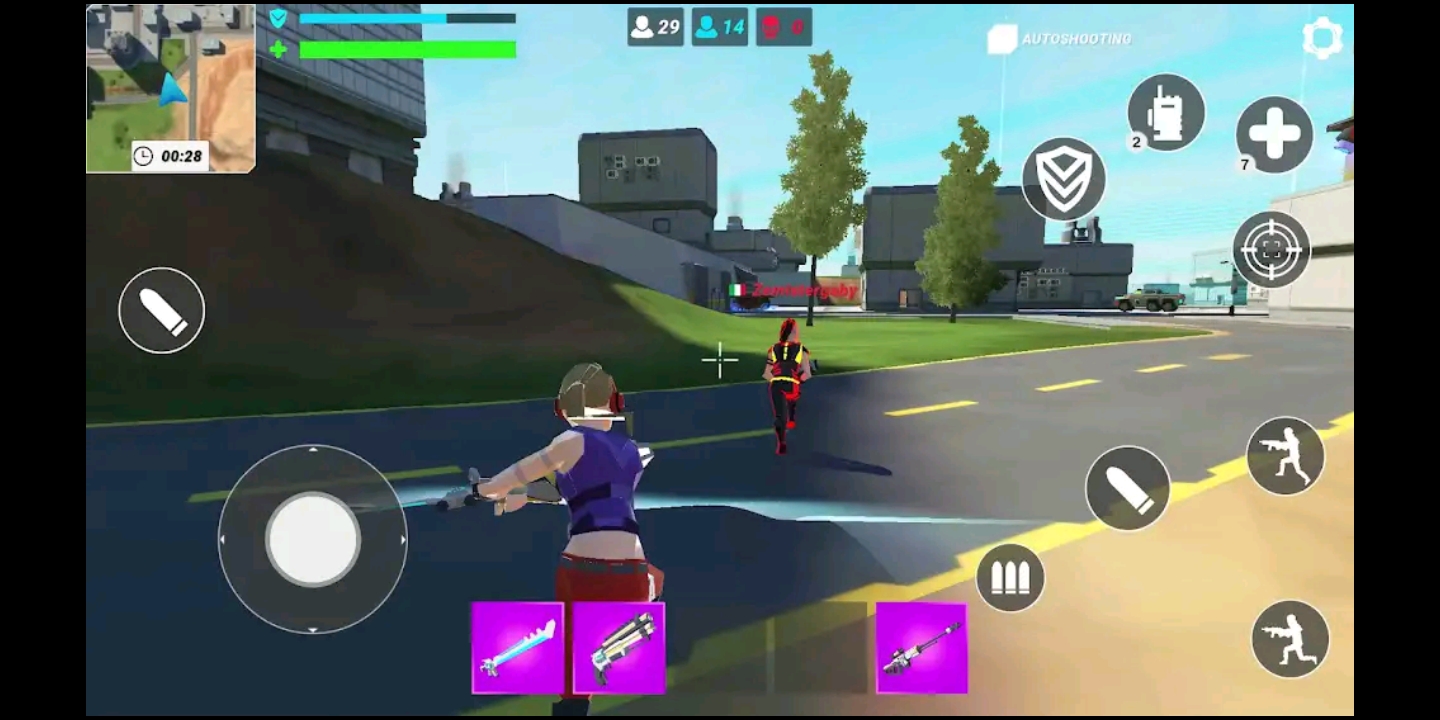Toggle the Autoshooting checkbox

[1002, 39]
